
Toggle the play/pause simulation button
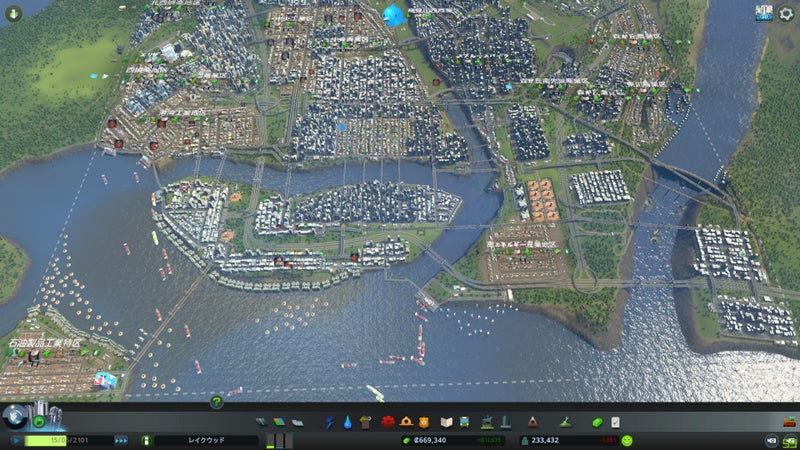pyautogui.click(x=16, y=440)
